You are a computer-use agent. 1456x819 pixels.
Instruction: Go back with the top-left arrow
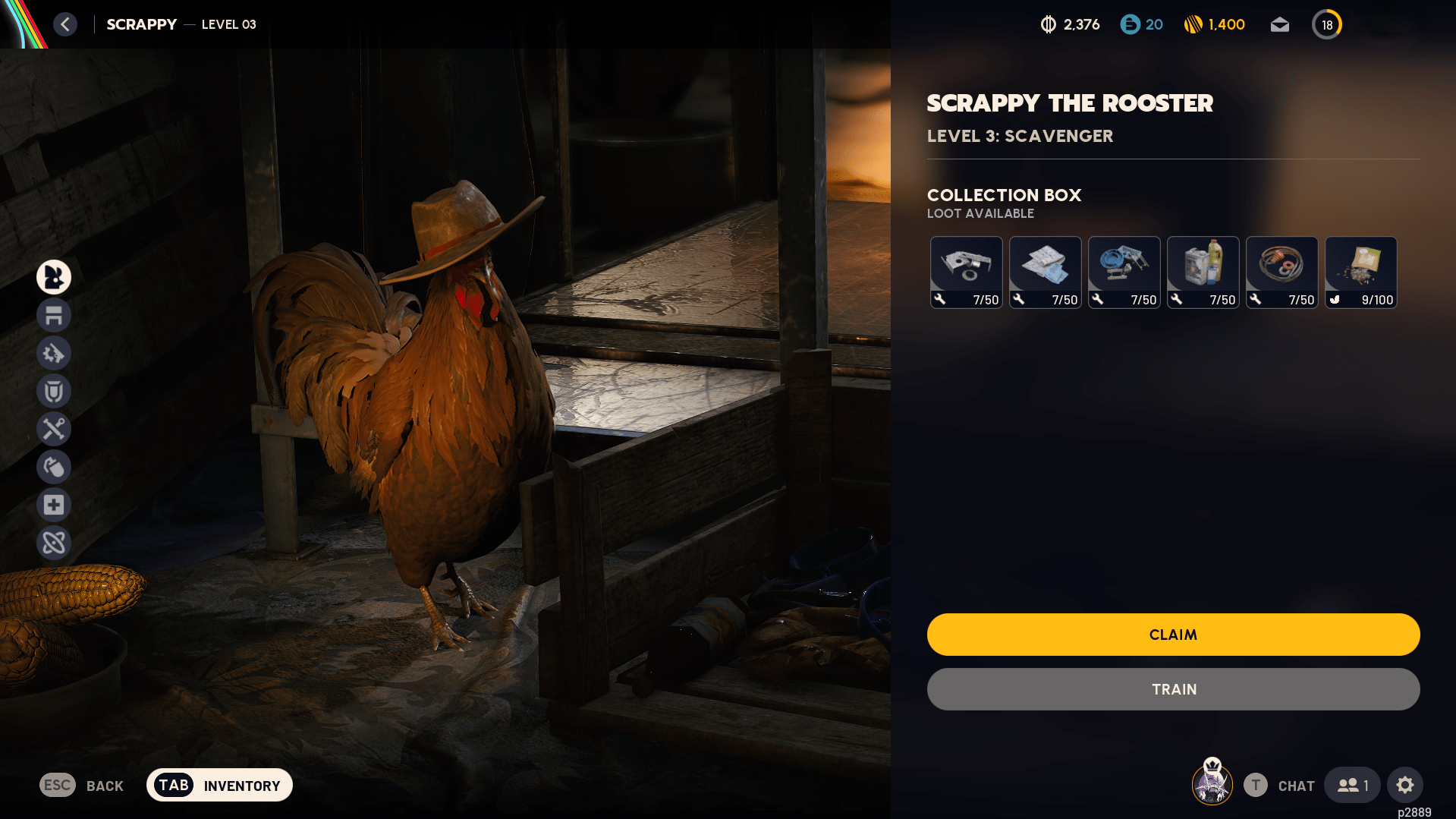coord(65,24)
